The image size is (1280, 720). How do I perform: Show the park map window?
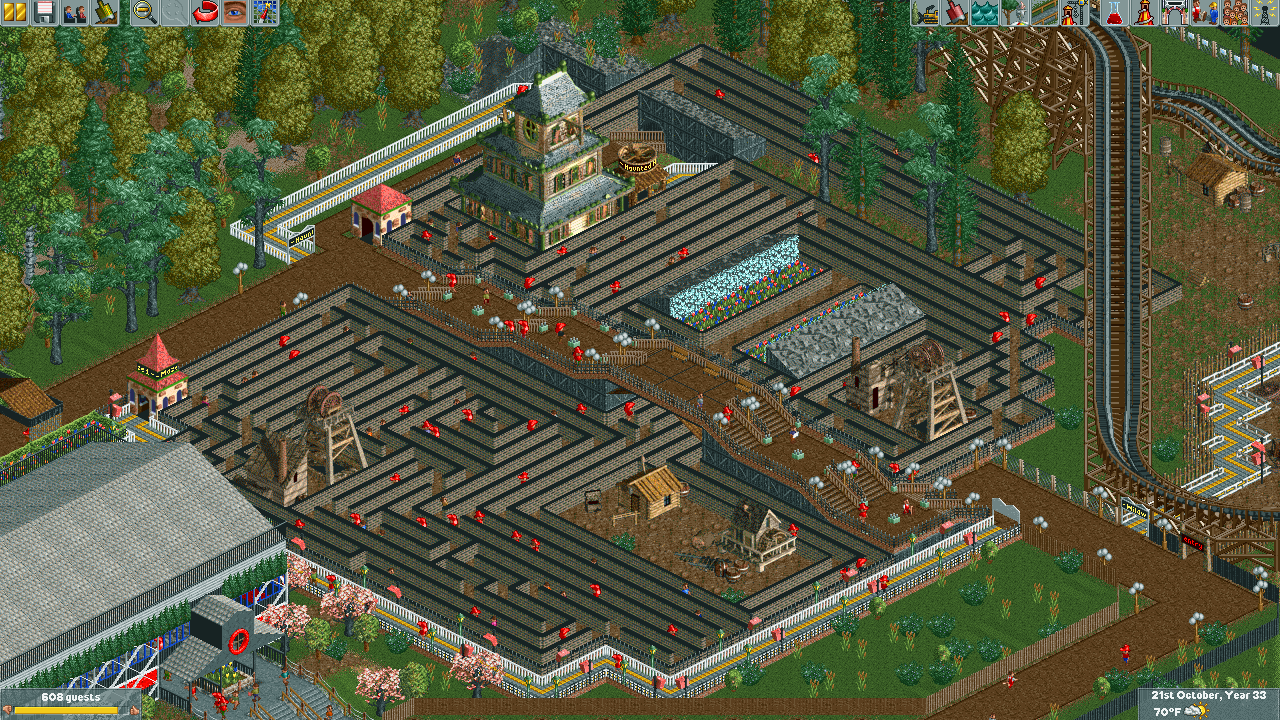264,12
